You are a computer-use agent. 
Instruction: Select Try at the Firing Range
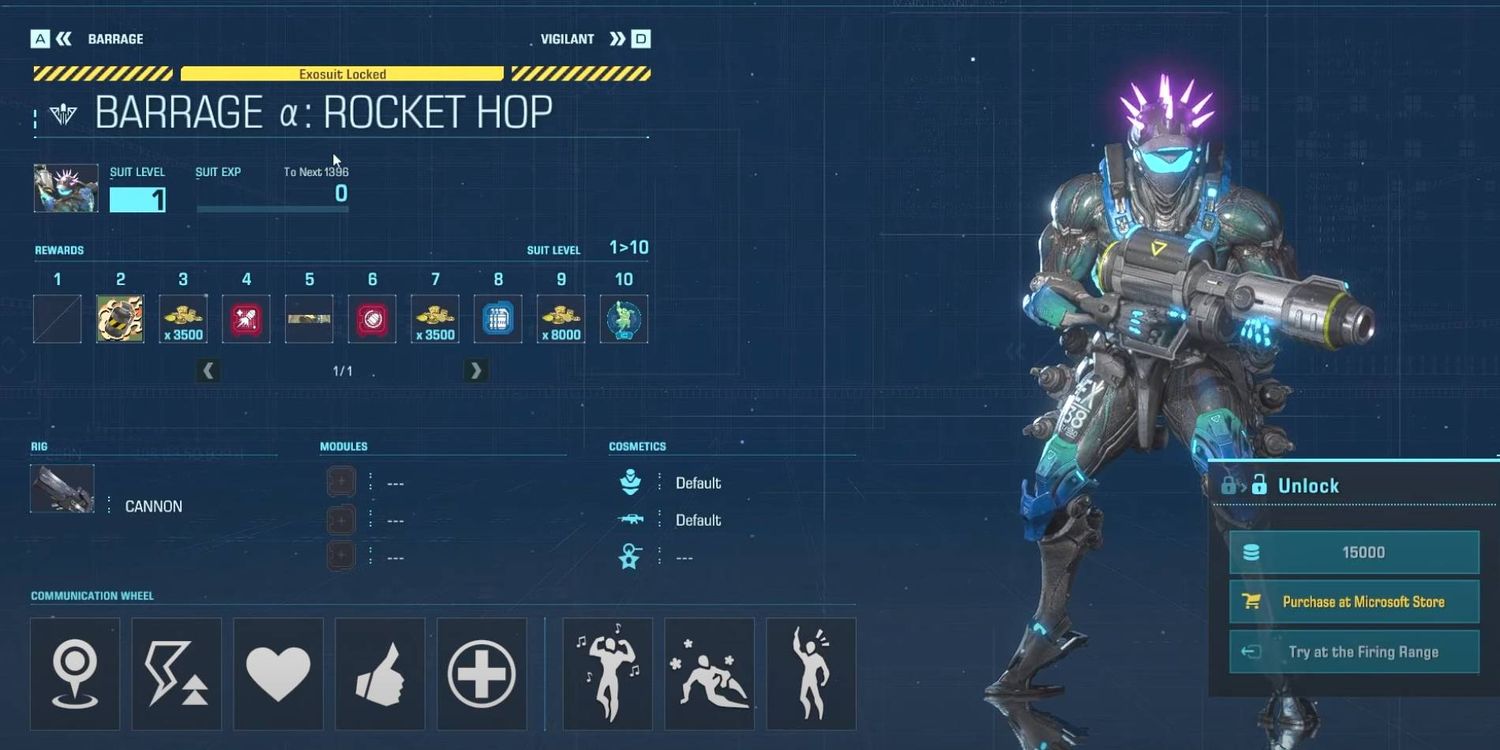tap(1354, 652)
